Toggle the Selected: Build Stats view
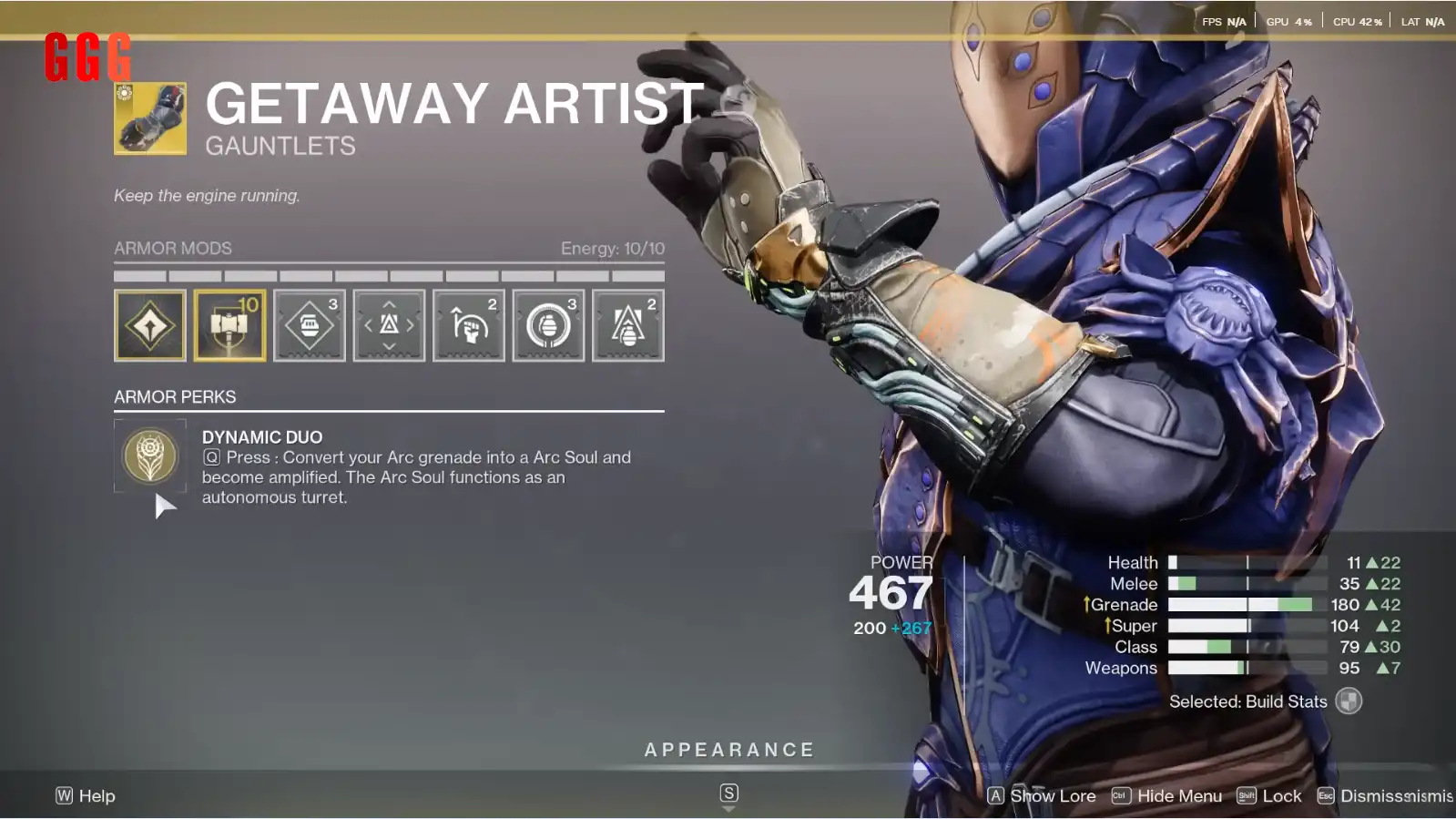Screen dimensions: 1456x819 pyautogui.click(x=1349, y=701)
